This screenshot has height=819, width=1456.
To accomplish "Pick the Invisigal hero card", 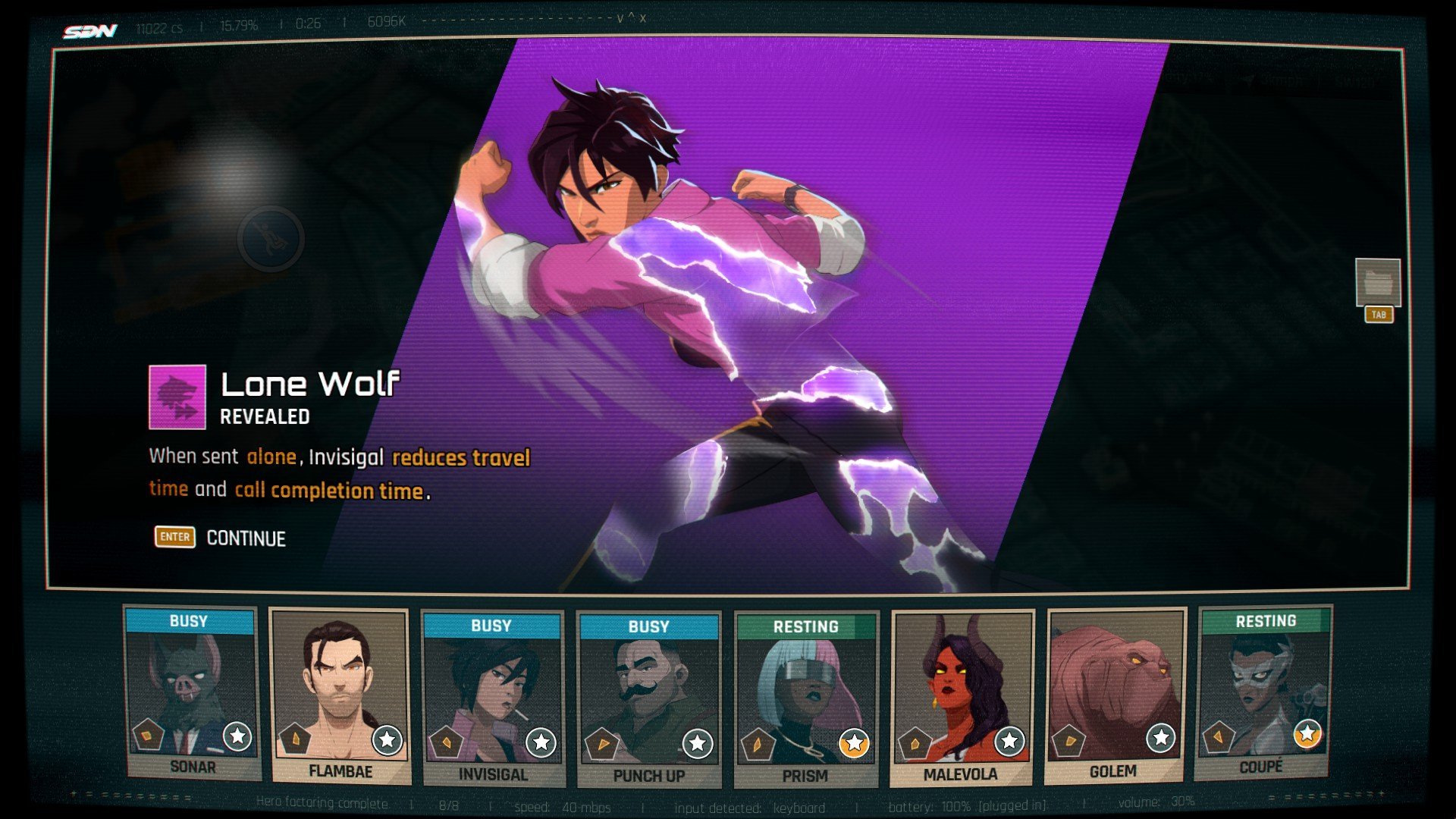I will (492, 699).
